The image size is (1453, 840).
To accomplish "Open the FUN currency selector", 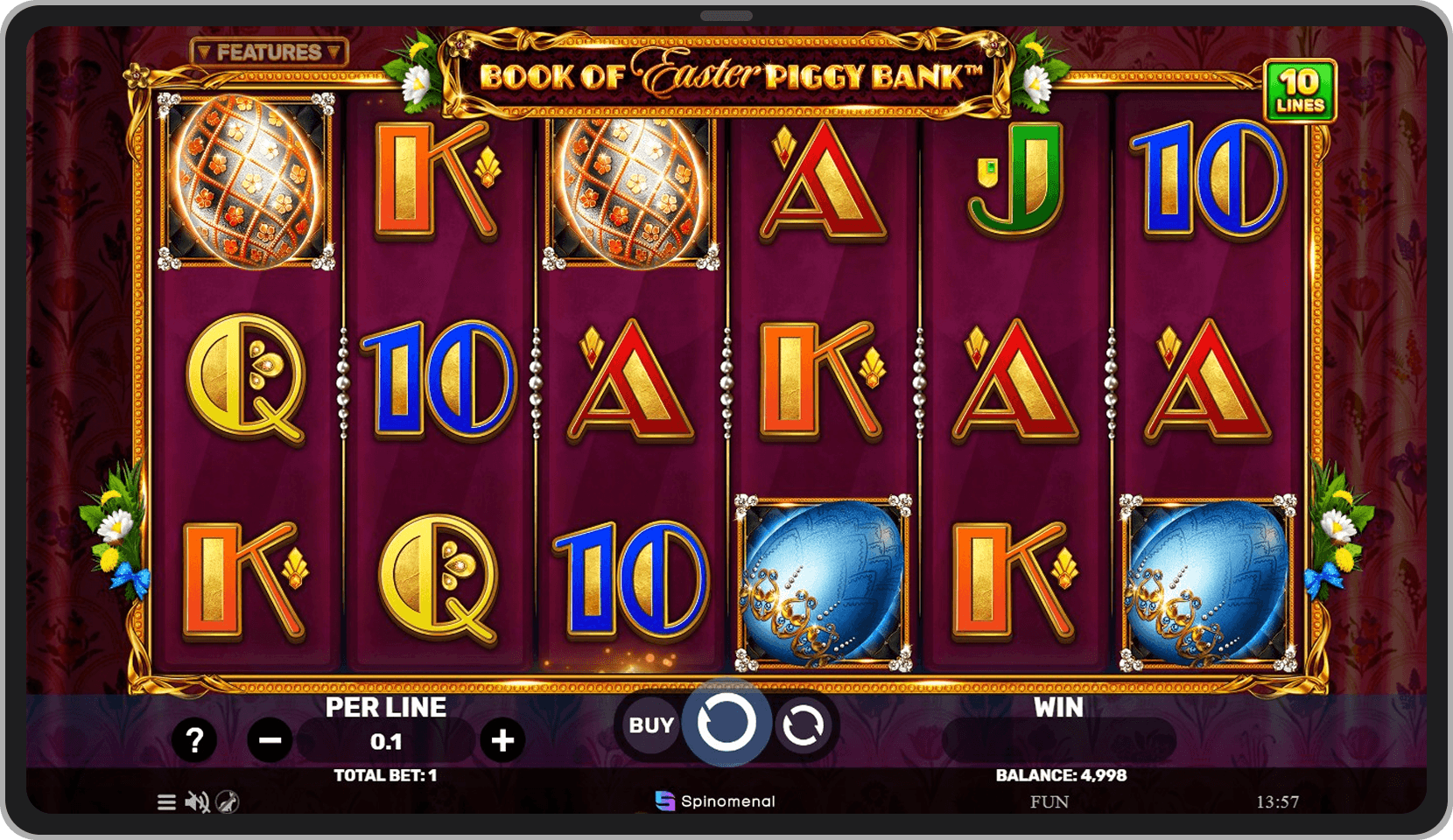I will click(x=1050, y=801).
